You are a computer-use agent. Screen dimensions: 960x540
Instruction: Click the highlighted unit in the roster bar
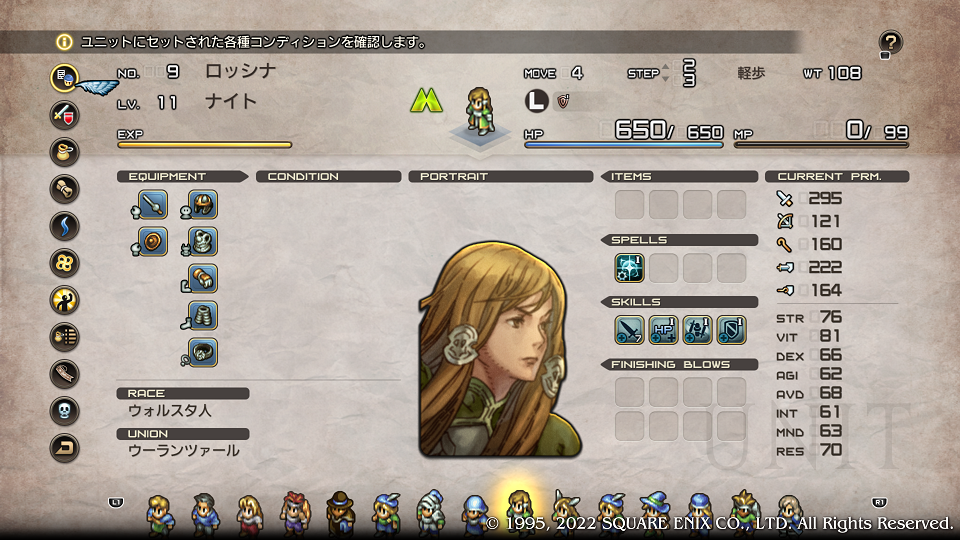[520, 508]
